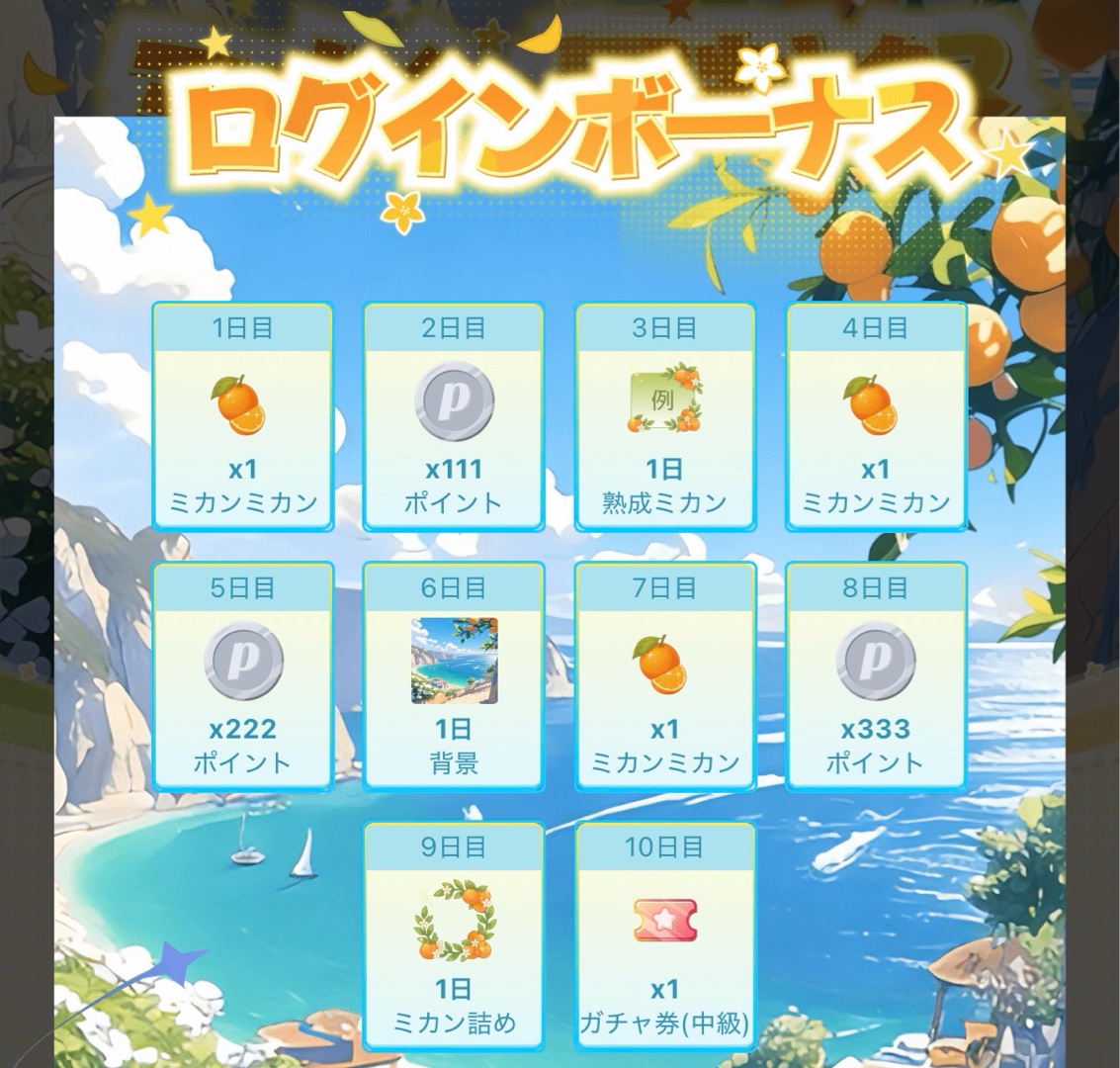Select the 5日目 x222 points tile
This screenshot has height=1068, width=1120.
242,676
